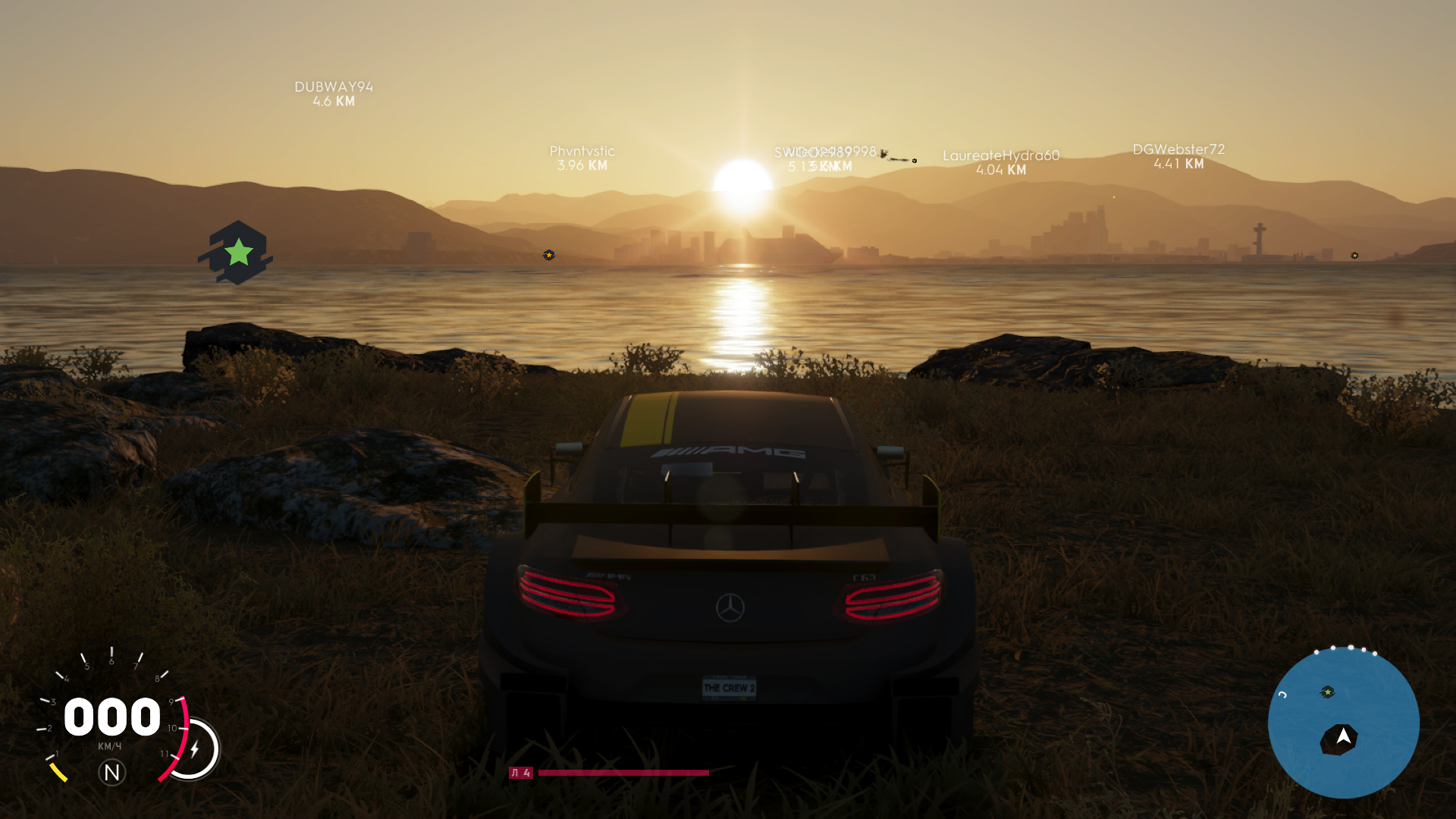Viewport: 1456px width, 819px height.
Task: Choose the LaureateHydra60 player tag
Action: tap(1000, 162)
